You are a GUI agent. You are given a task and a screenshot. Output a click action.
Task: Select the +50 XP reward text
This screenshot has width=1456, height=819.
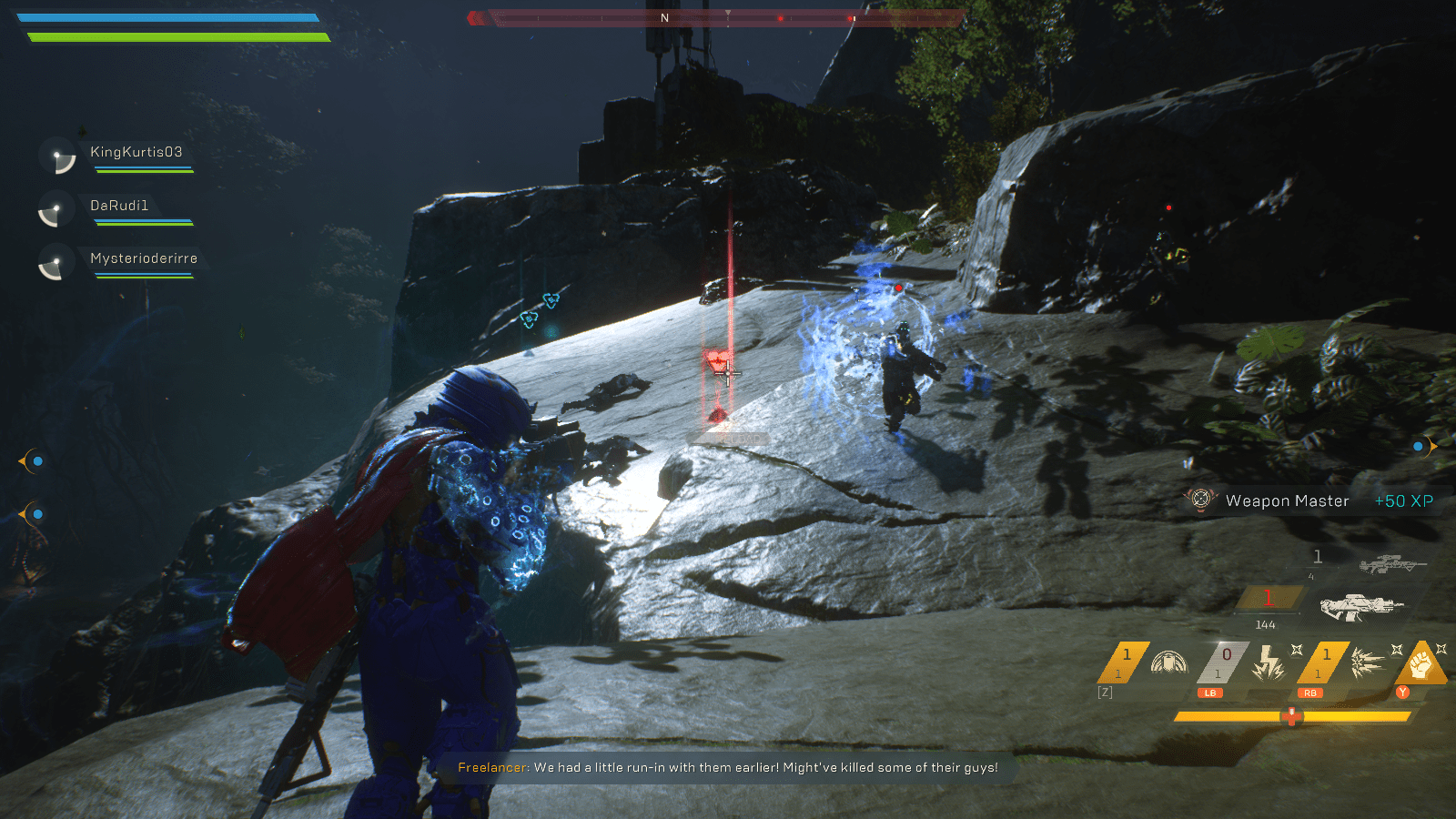pos(1402,500)
